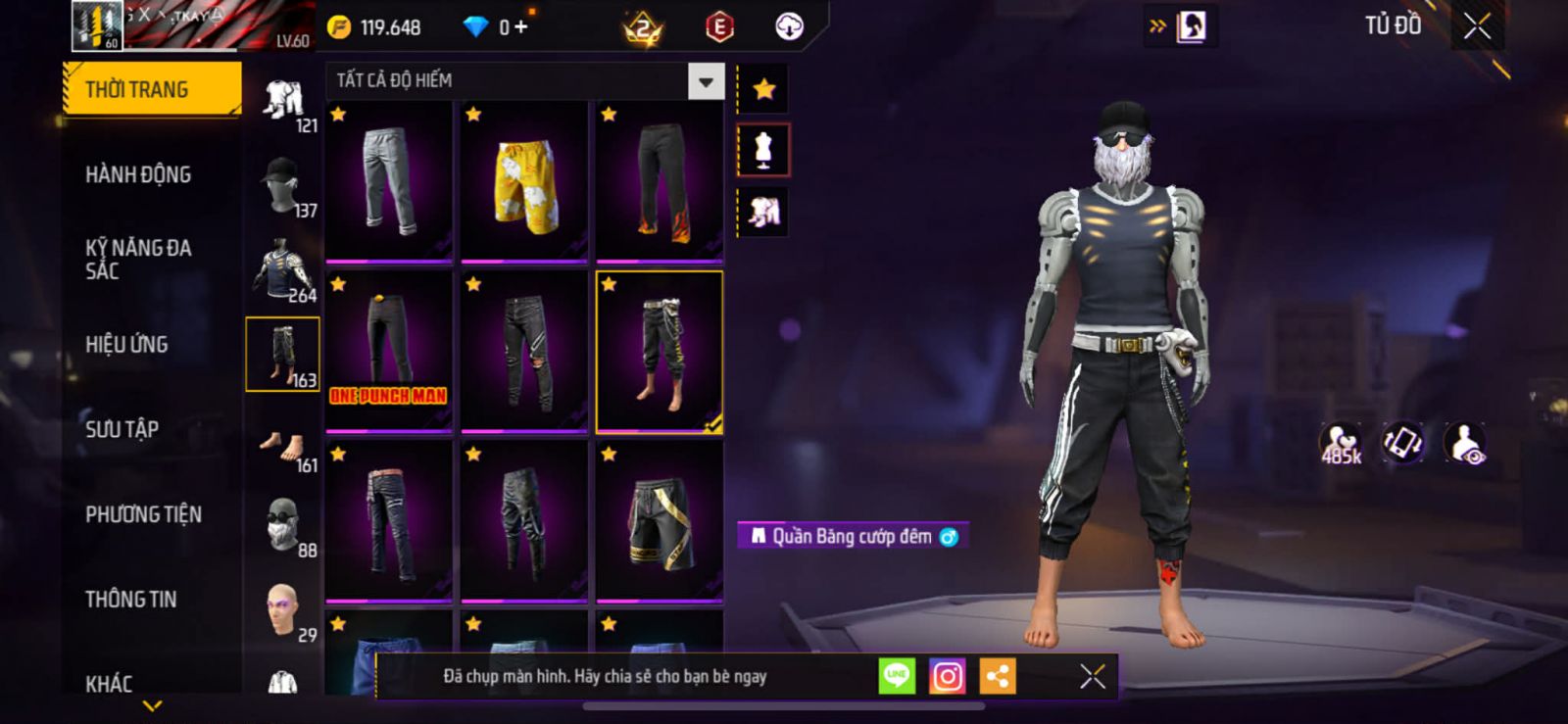Open the Thời Trang tab
Image resolution: width=1568 pixels, height=724 pixels.
[x=151, y=89]
